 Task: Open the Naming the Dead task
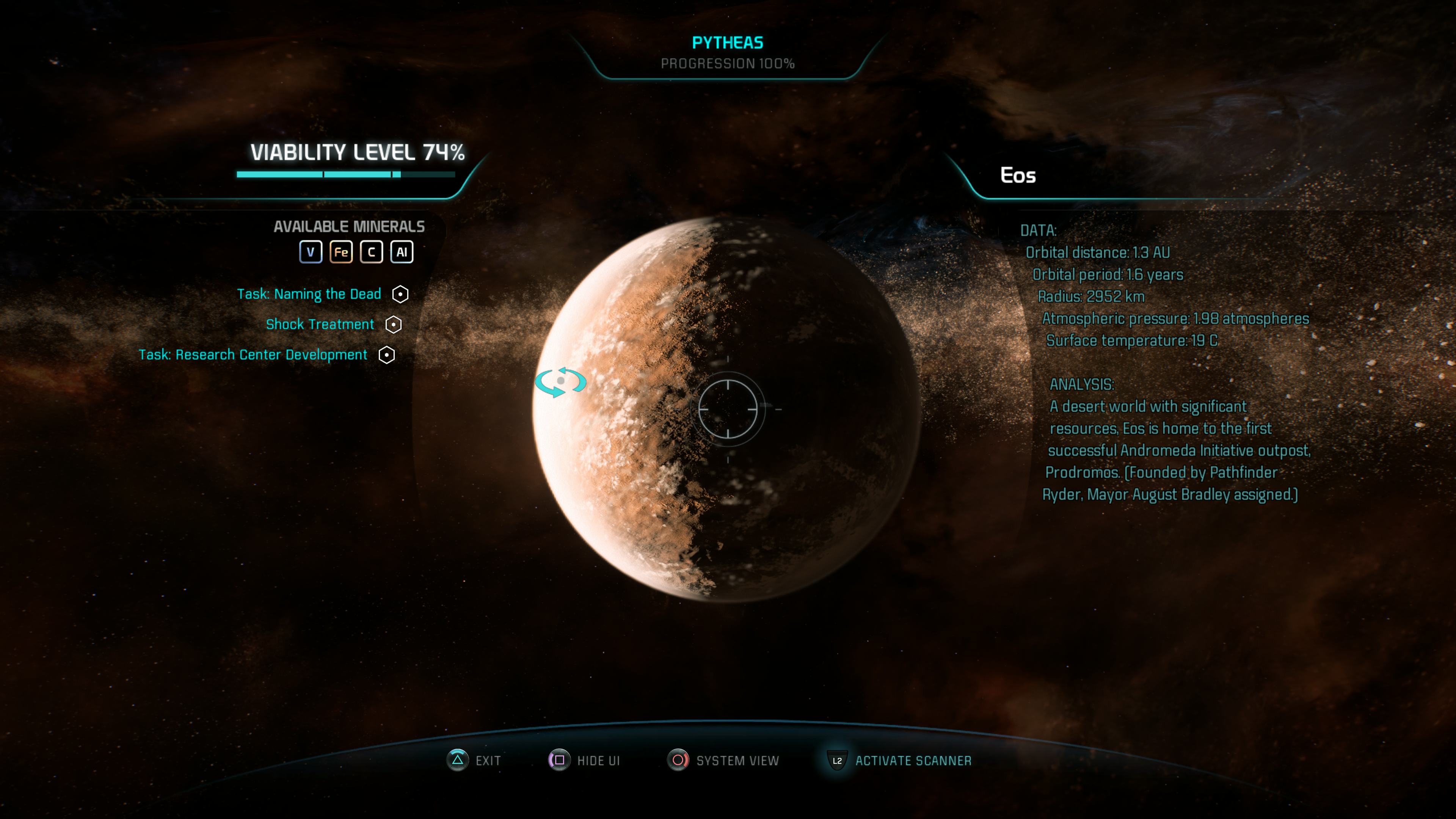309,294
